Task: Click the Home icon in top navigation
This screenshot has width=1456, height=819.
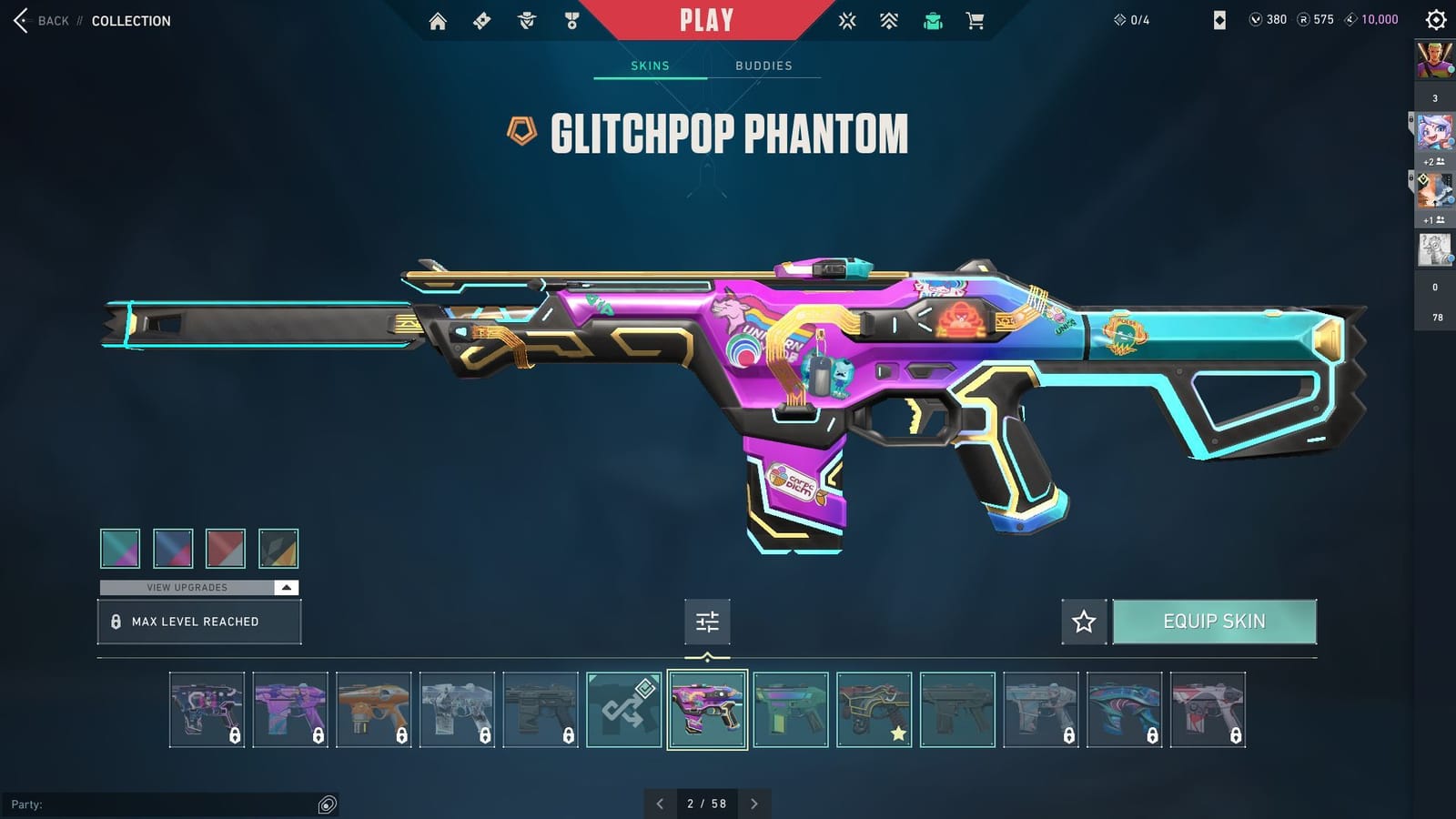Action: (437, 20)
